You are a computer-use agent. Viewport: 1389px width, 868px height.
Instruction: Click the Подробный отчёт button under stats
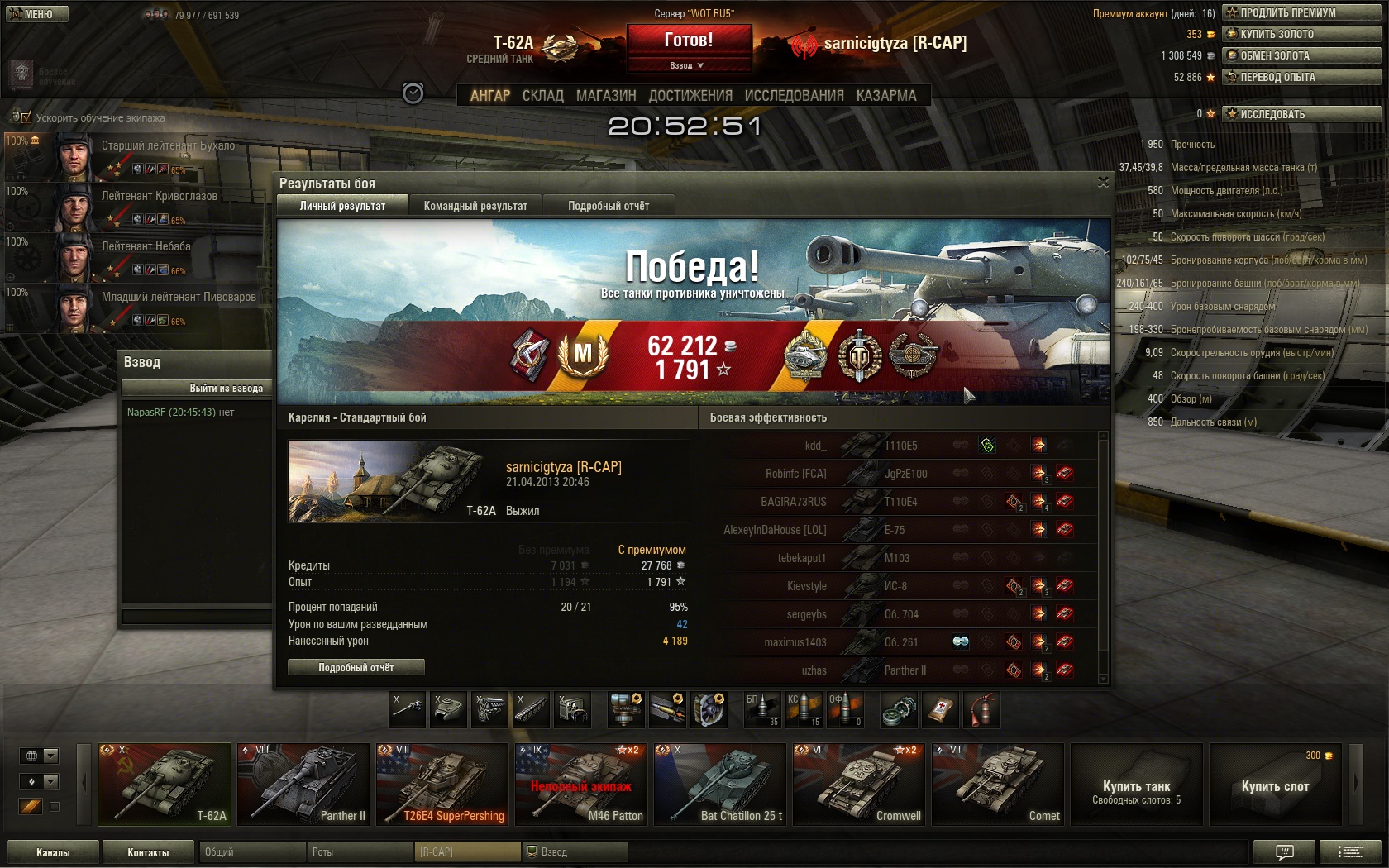coord(356,667)
